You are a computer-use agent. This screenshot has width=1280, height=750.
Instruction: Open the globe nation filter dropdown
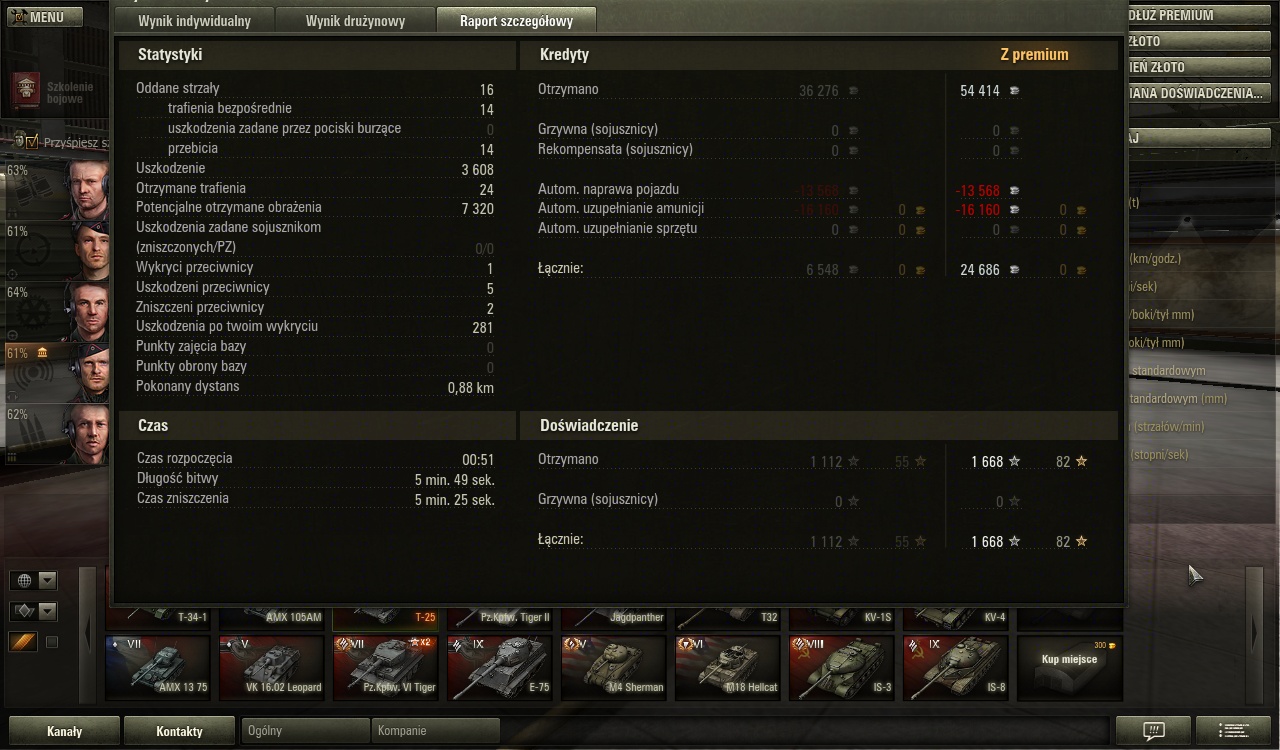click(34, 580)
